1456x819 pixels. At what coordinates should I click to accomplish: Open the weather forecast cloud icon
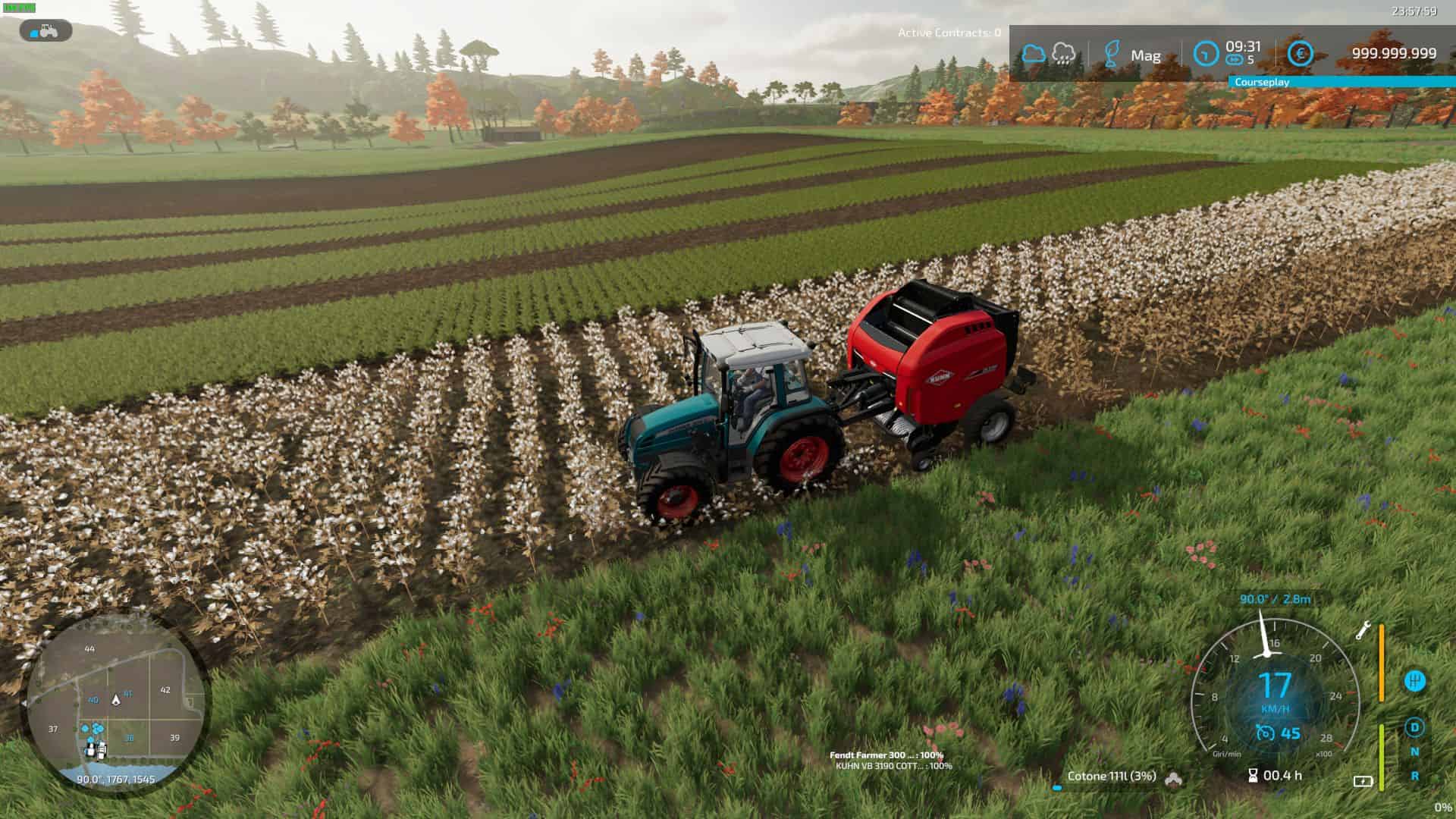click(x=1033, y=54)
